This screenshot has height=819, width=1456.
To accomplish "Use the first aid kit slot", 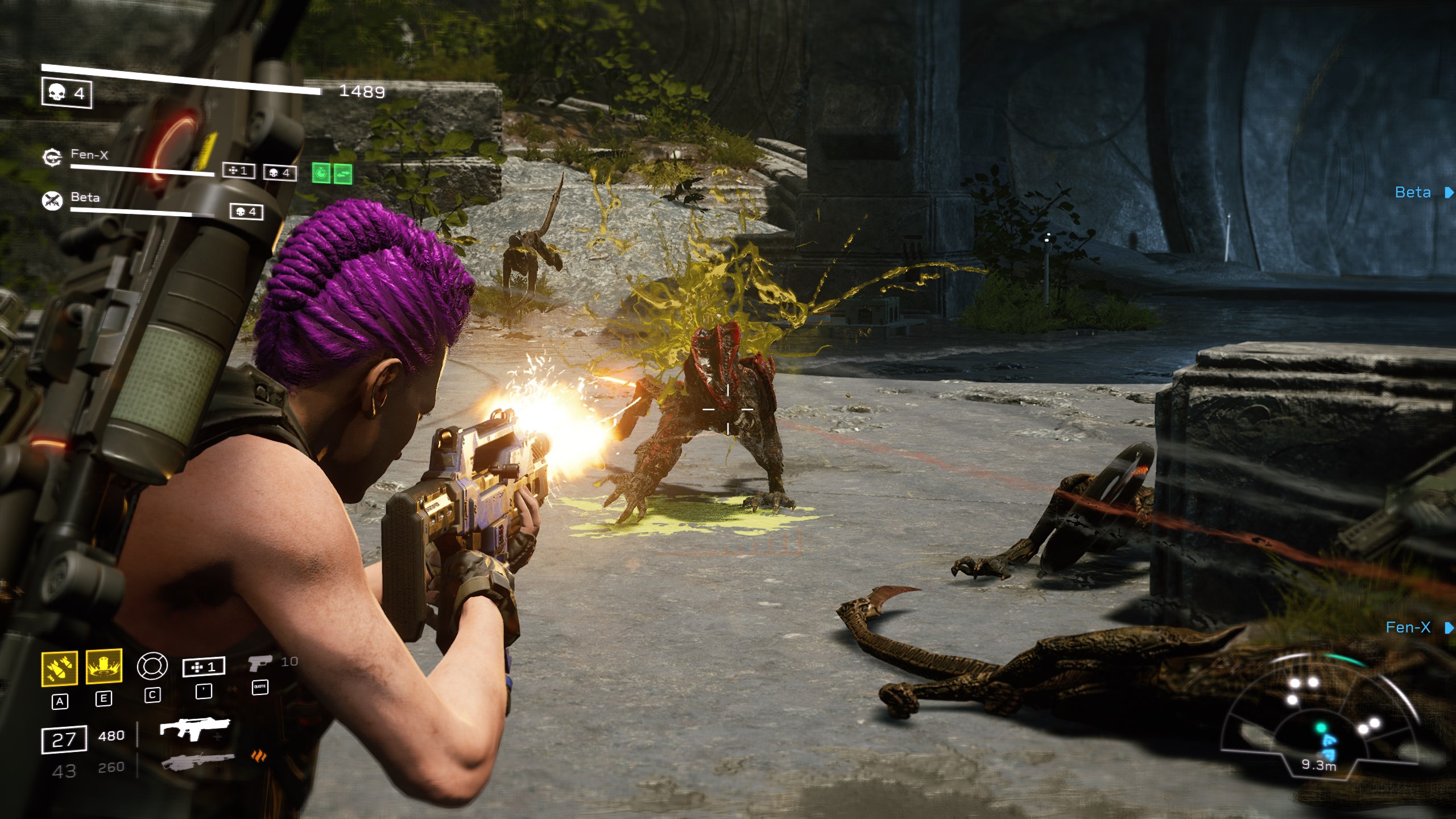I will (x=204, y=667).
